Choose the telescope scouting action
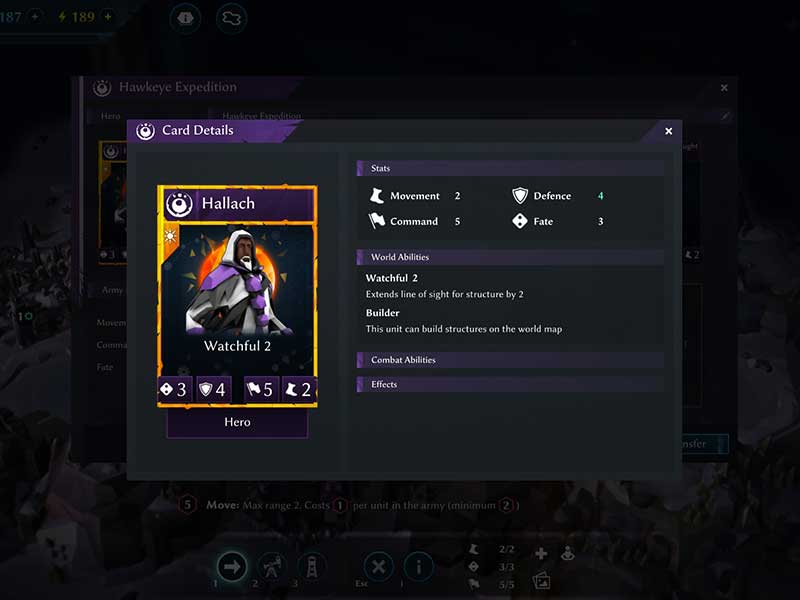The height and width of the screenshot is (600, 800). click(272, 567)
